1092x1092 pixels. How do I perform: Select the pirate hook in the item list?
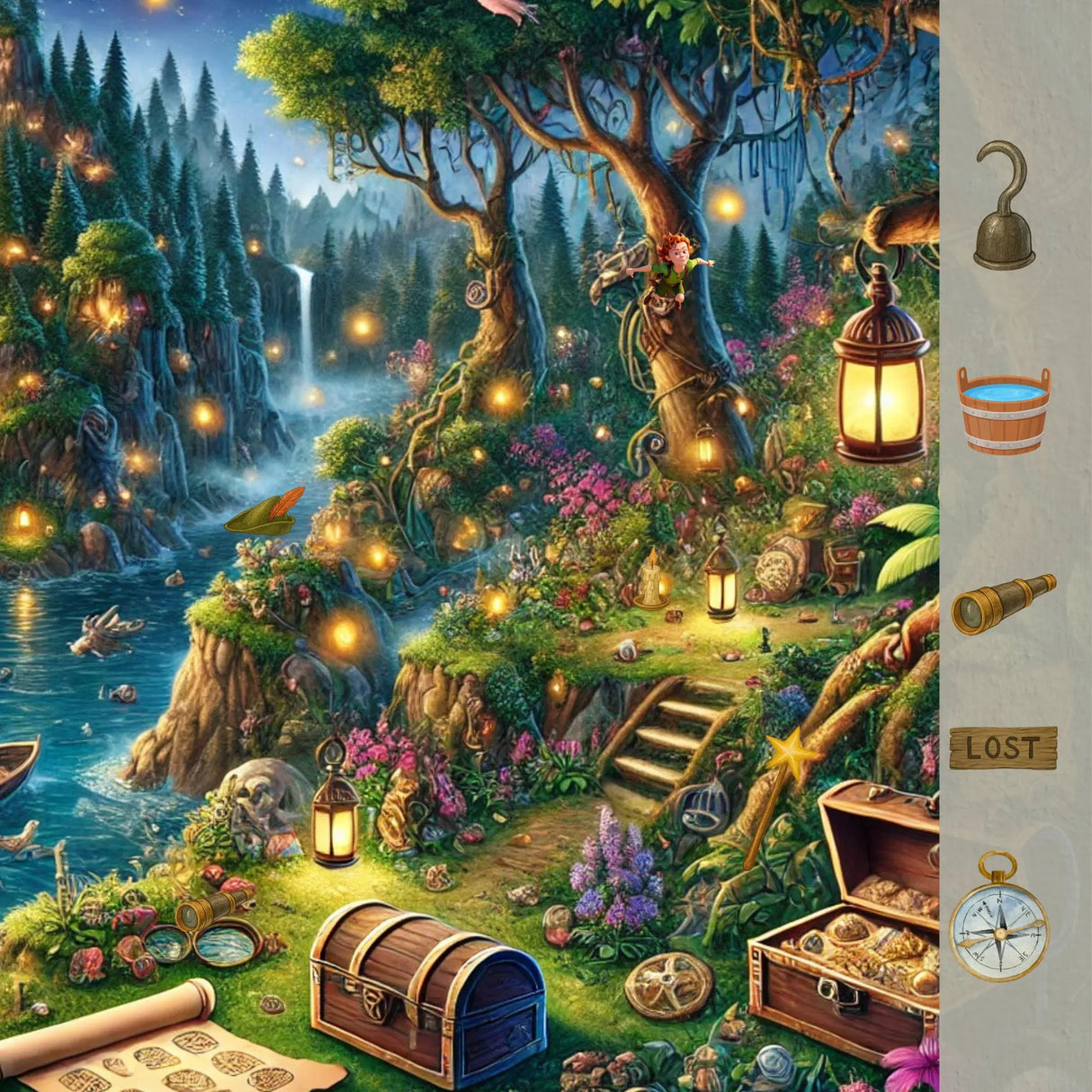[x=1004, y=207]
